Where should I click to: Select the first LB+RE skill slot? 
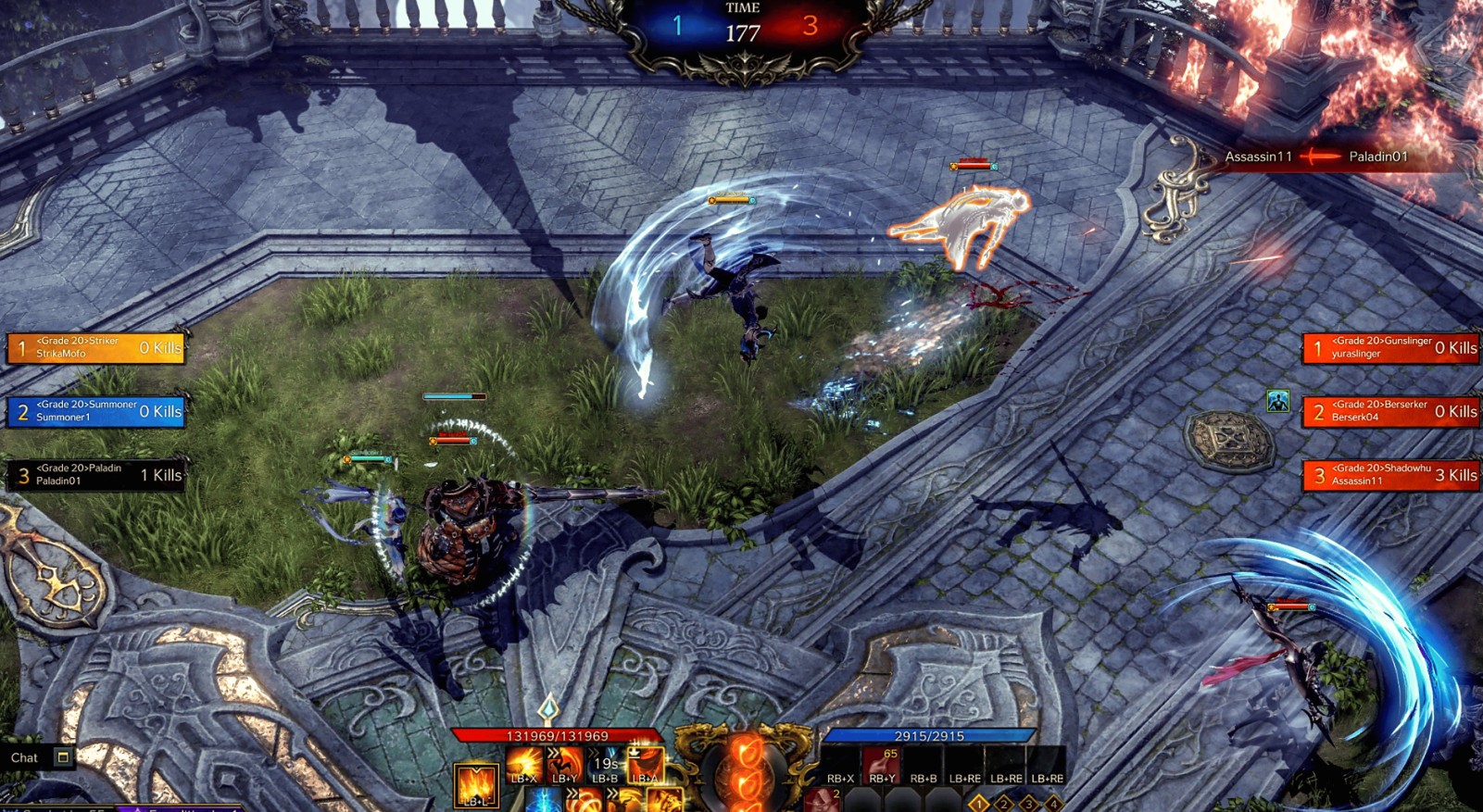coord(964,765)
